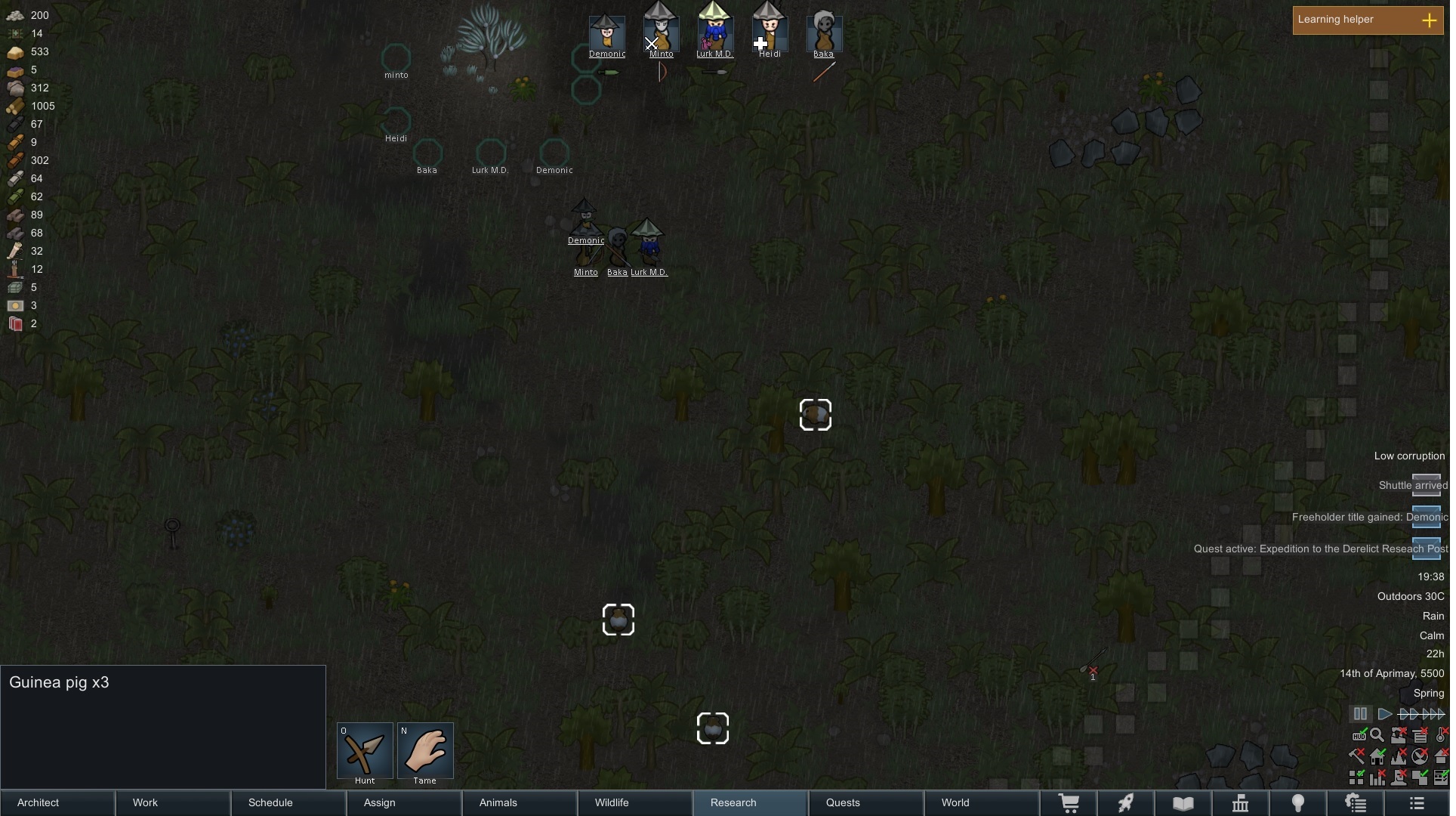Open the Work priorities tab
This screenshot has height=816, width=1456.
[173, 802]
